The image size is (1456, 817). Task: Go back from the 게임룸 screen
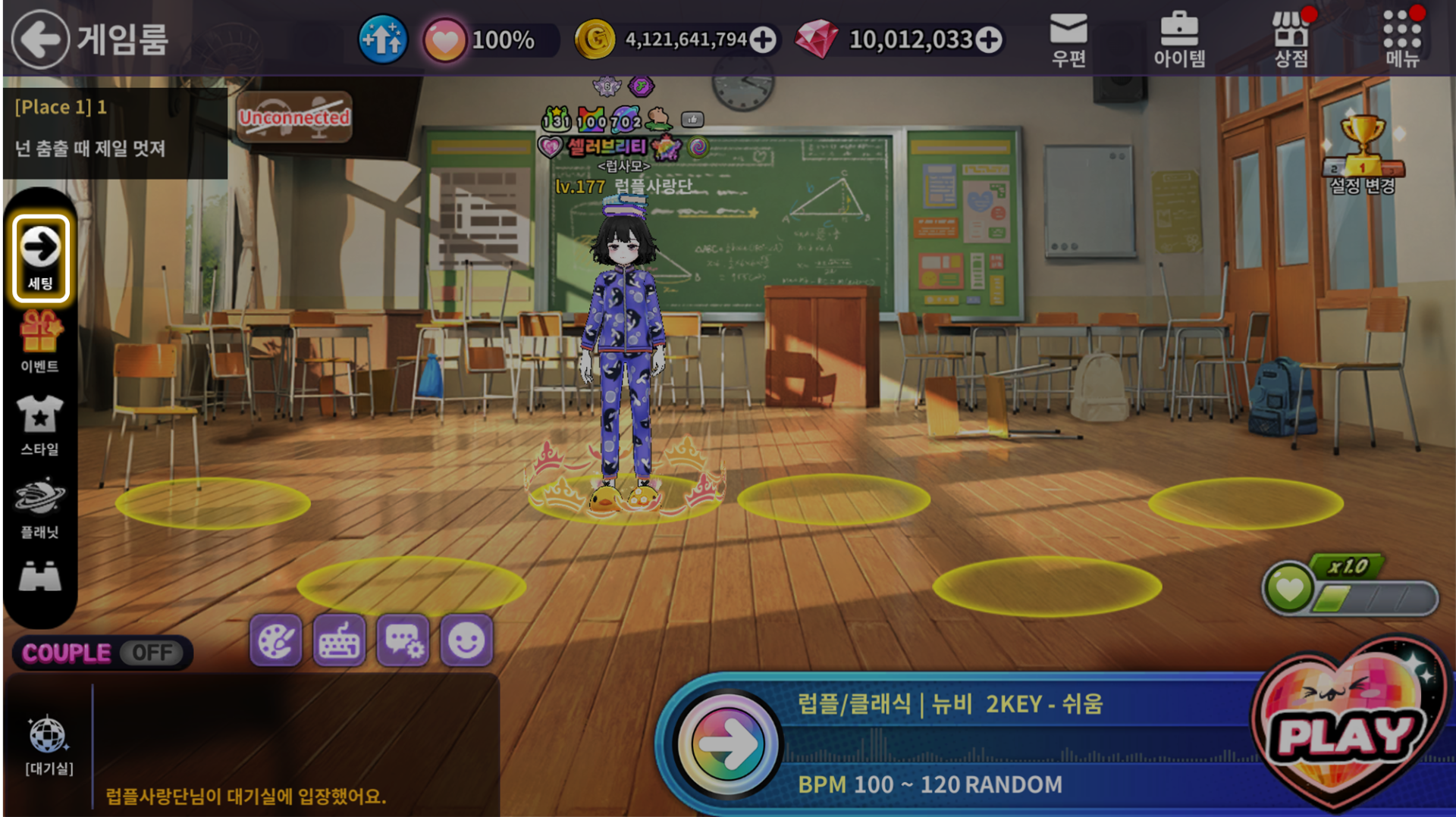click(40, 39)
